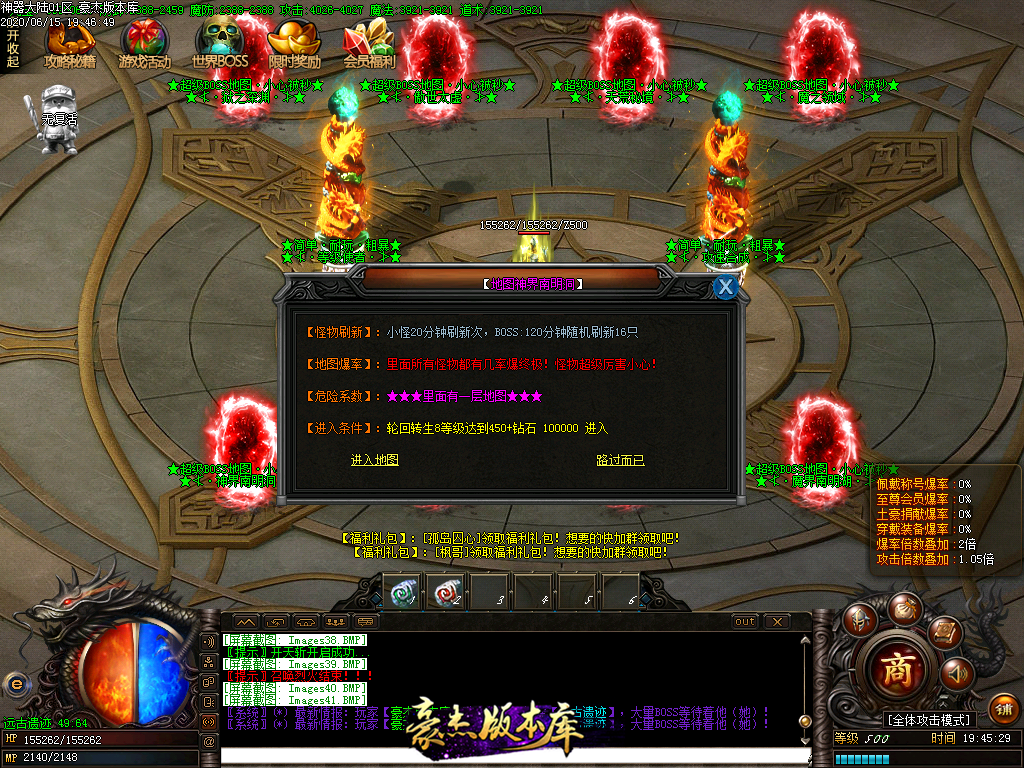This screenshot has width=1024, height=768.
Task: Close the chat panel with X
Action: [x=776, y=621]
